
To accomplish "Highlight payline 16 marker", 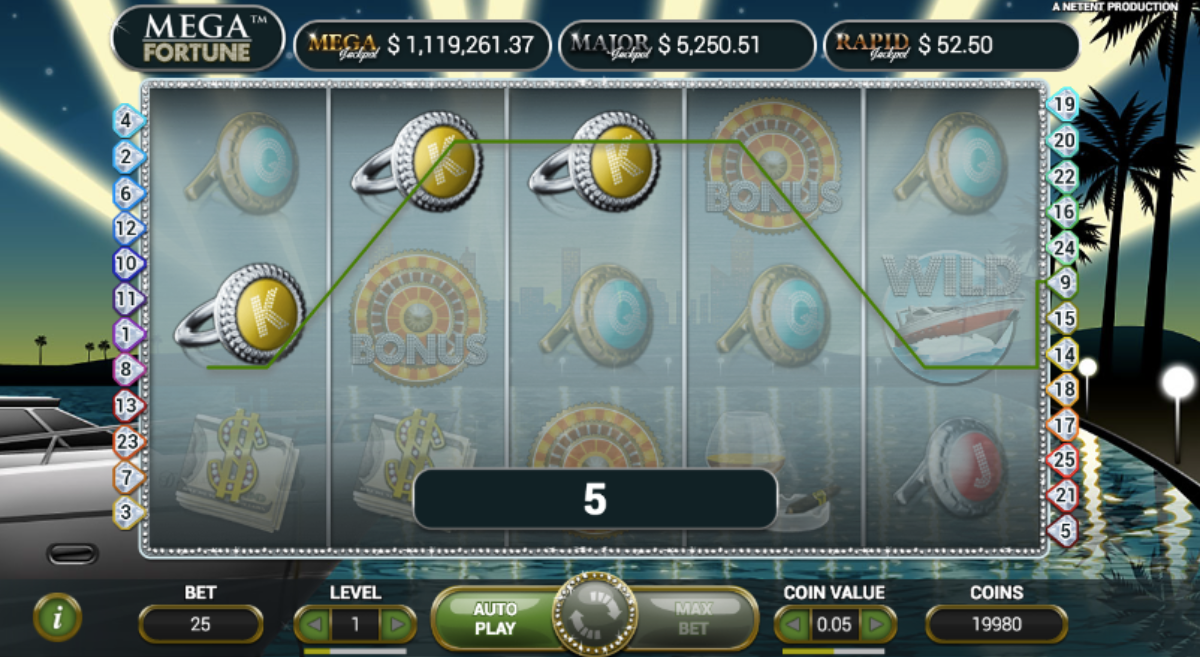I will click(x=1064, y=212).
